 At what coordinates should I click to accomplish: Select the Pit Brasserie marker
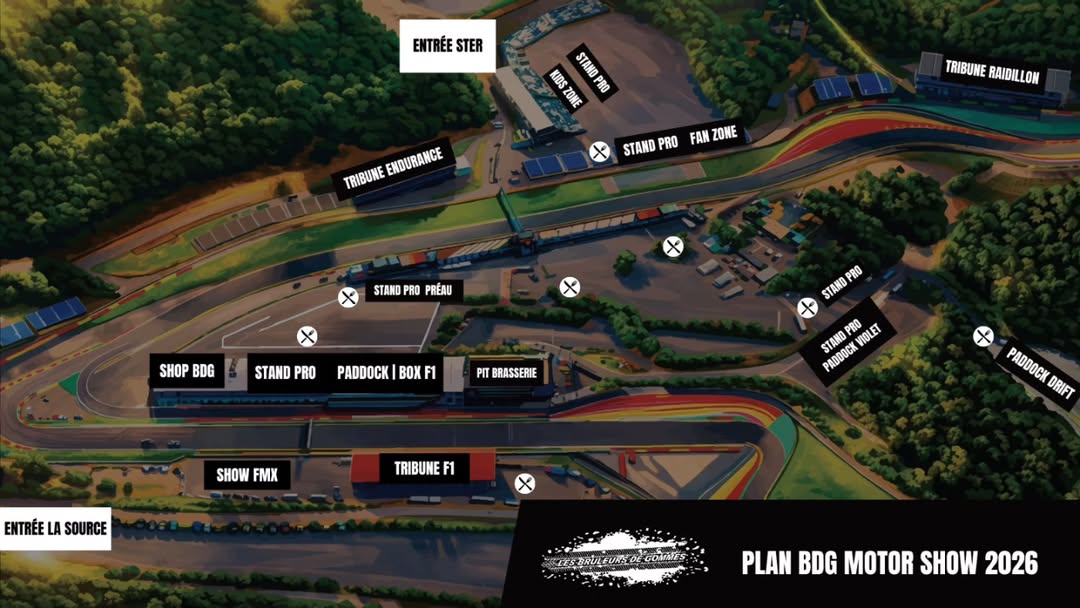coord(507,373)
